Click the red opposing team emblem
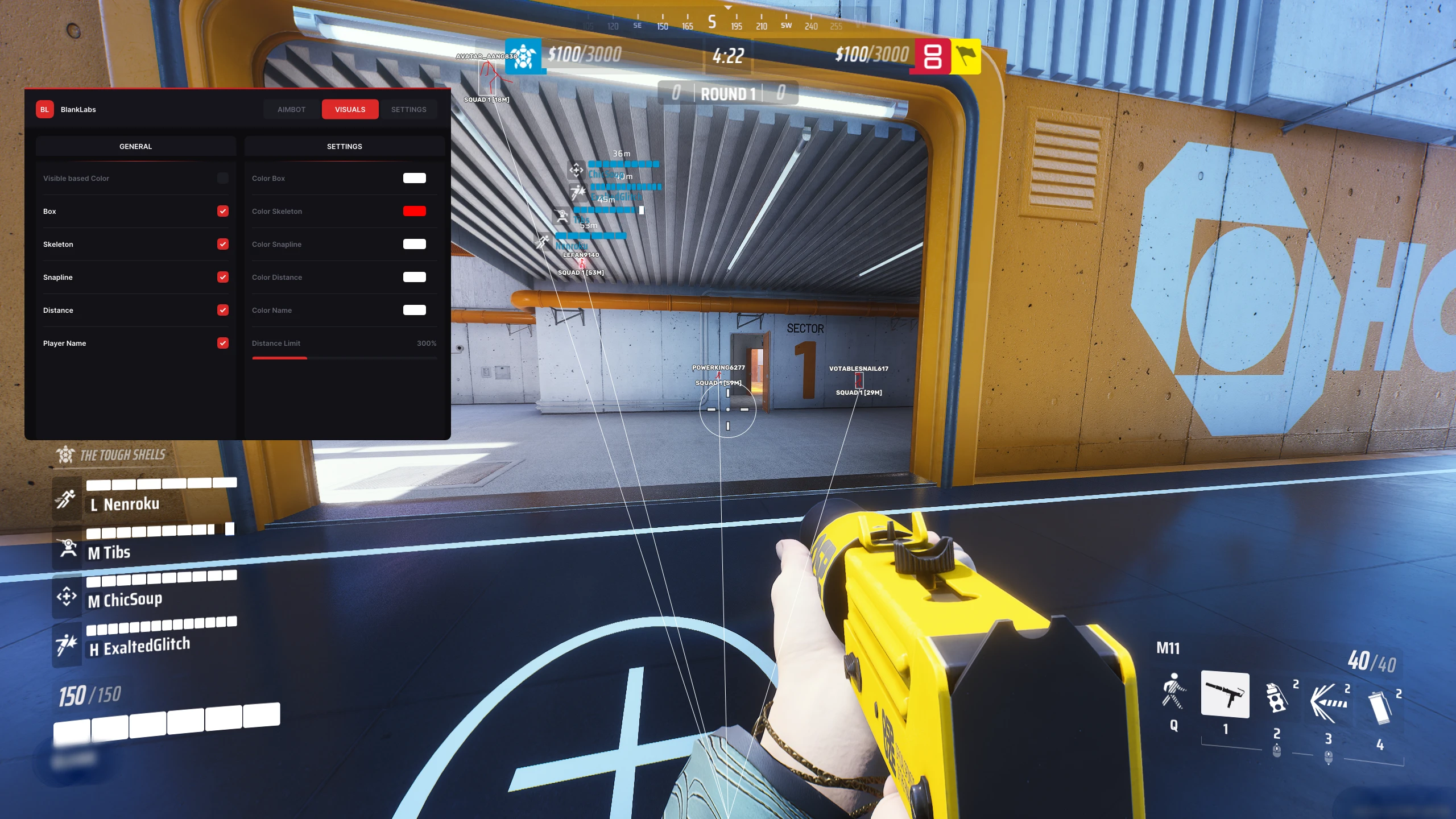 [932, 56]
